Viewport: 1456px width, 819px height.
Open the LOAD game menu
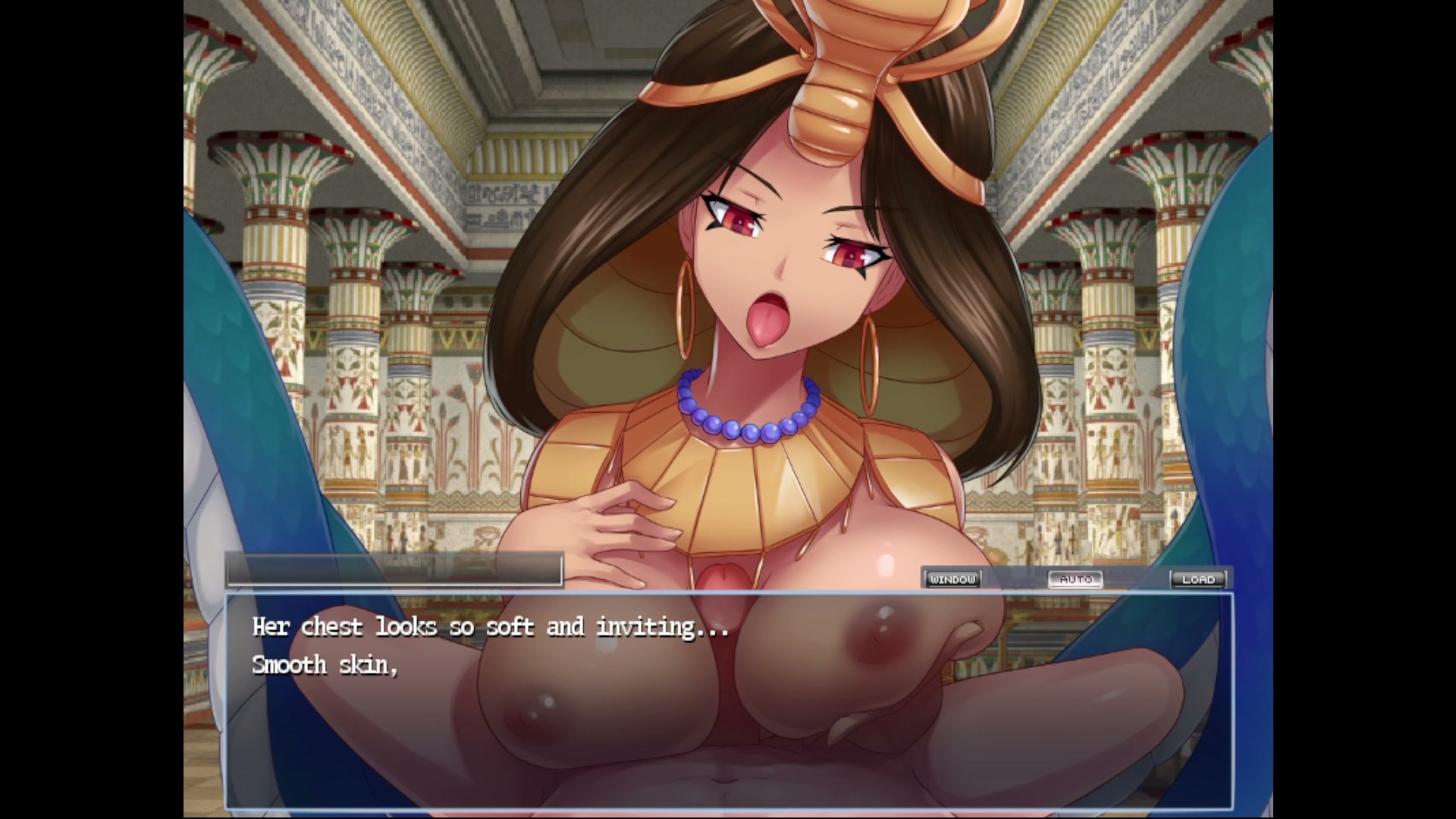point(1198,579)
